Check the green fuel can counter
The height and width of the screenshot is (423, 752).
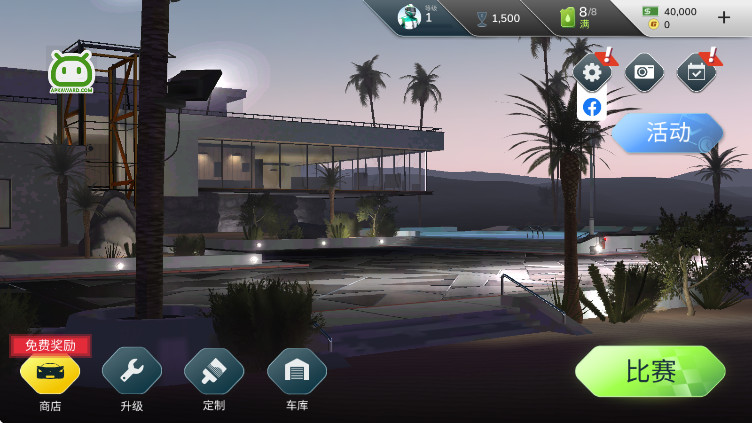click(x=577, y=17)
